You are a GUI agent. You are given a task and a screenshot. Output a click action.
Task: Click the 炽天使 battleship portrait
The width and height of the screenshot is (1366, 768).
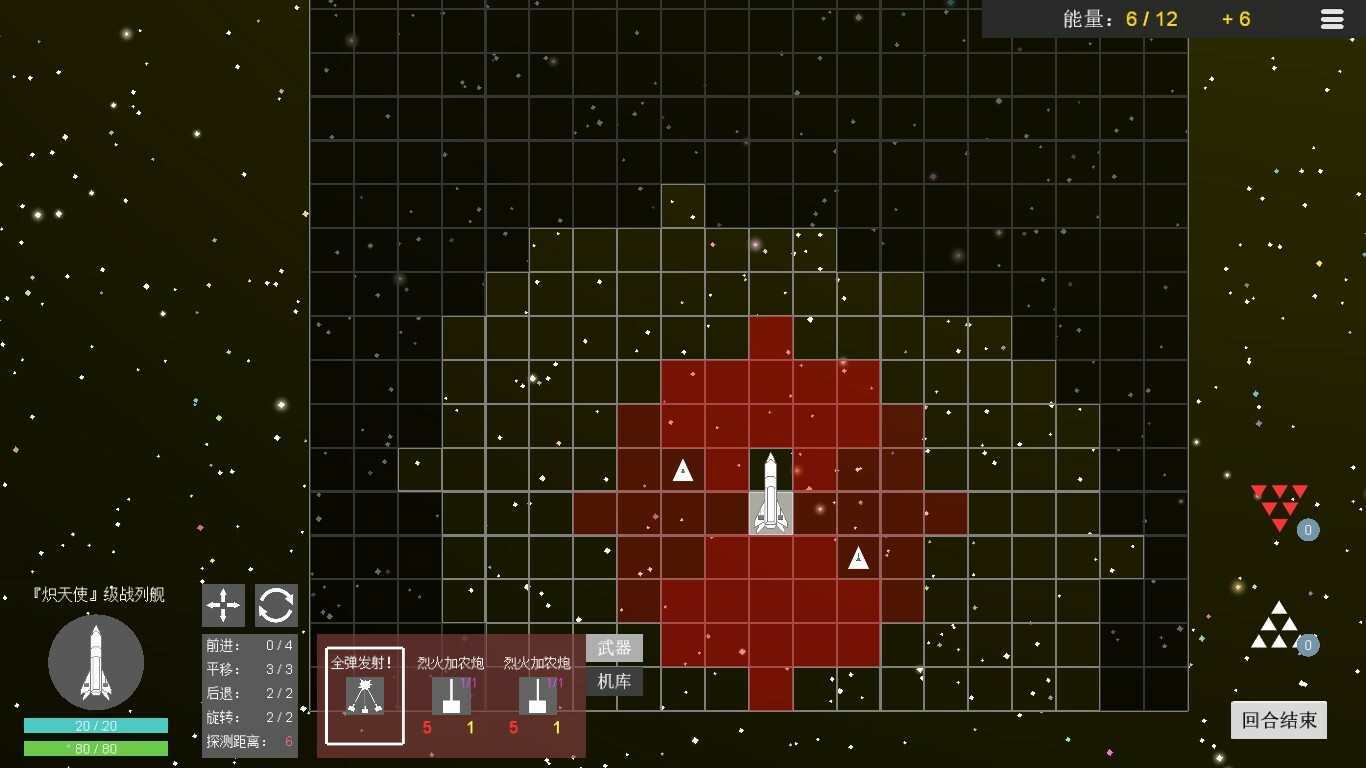[95, 662]
